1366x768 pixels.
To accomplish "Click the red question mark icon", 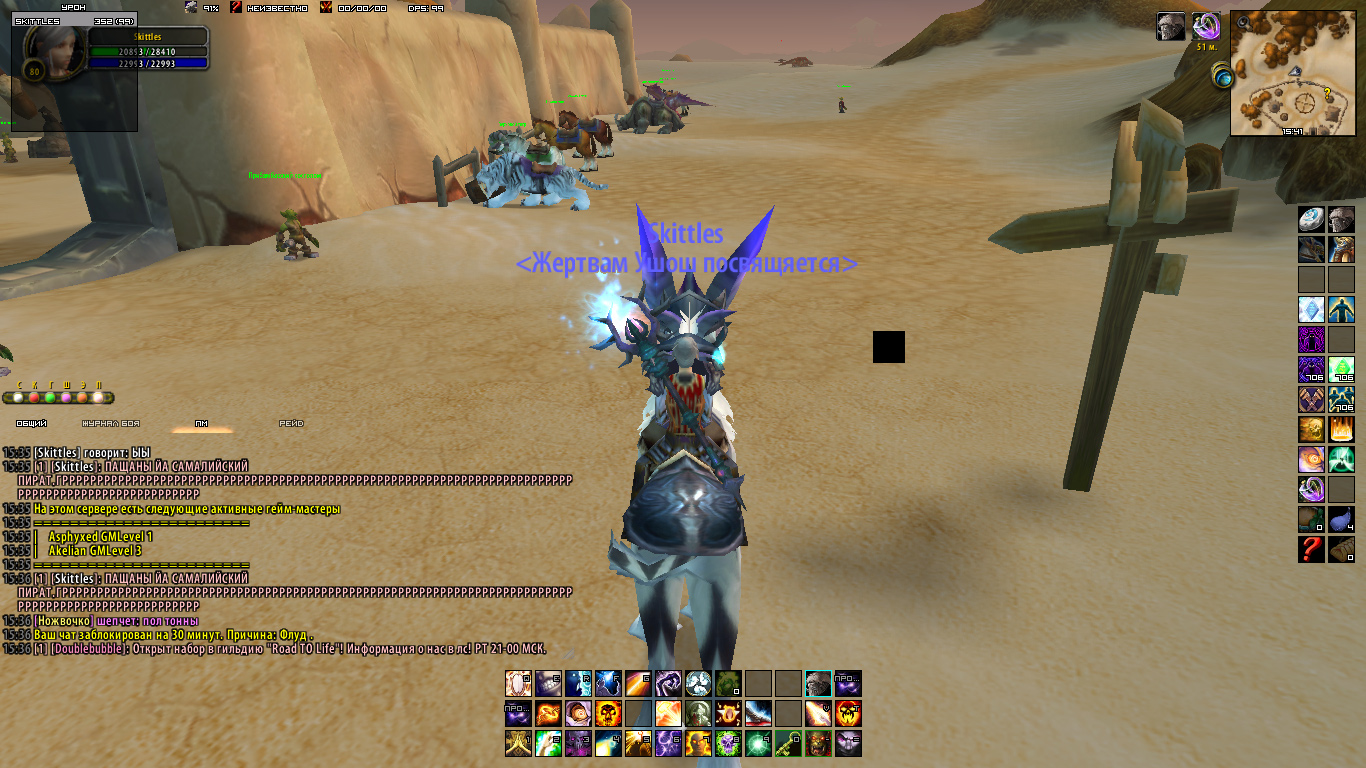I will pyautogui.click(x=1311, y=549).
